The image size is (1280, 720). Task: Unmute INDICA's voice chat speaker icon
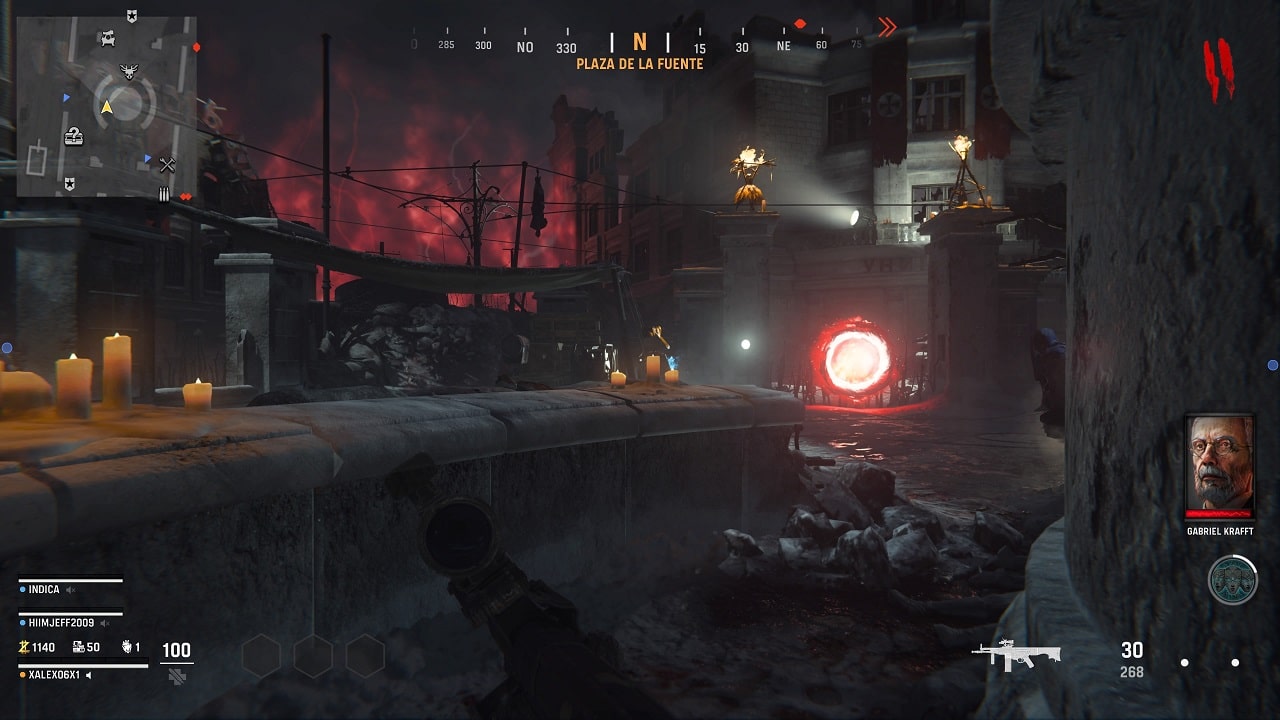(x=70, y=590)
